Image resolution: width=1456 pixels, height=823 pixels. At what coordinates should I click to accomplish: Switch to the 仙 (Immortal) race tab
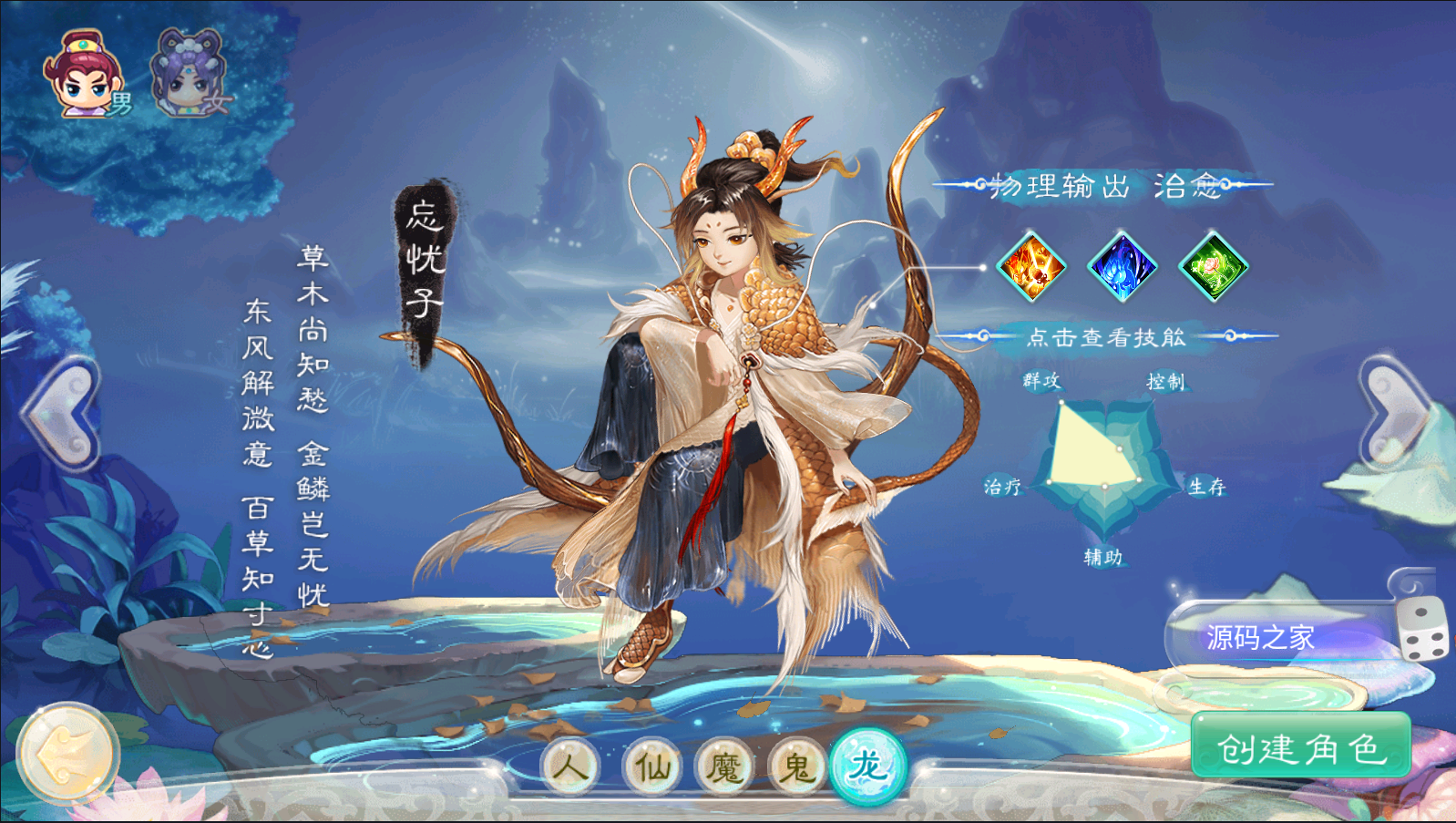pos(652,766)
